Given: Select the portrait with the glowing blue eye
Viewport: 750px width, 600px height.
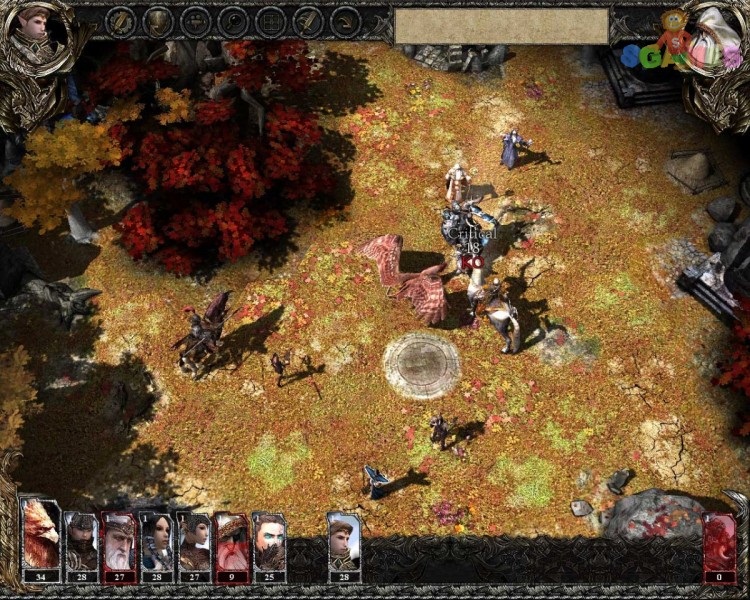Looking at the screenshot, I should (x=268, y=542).
